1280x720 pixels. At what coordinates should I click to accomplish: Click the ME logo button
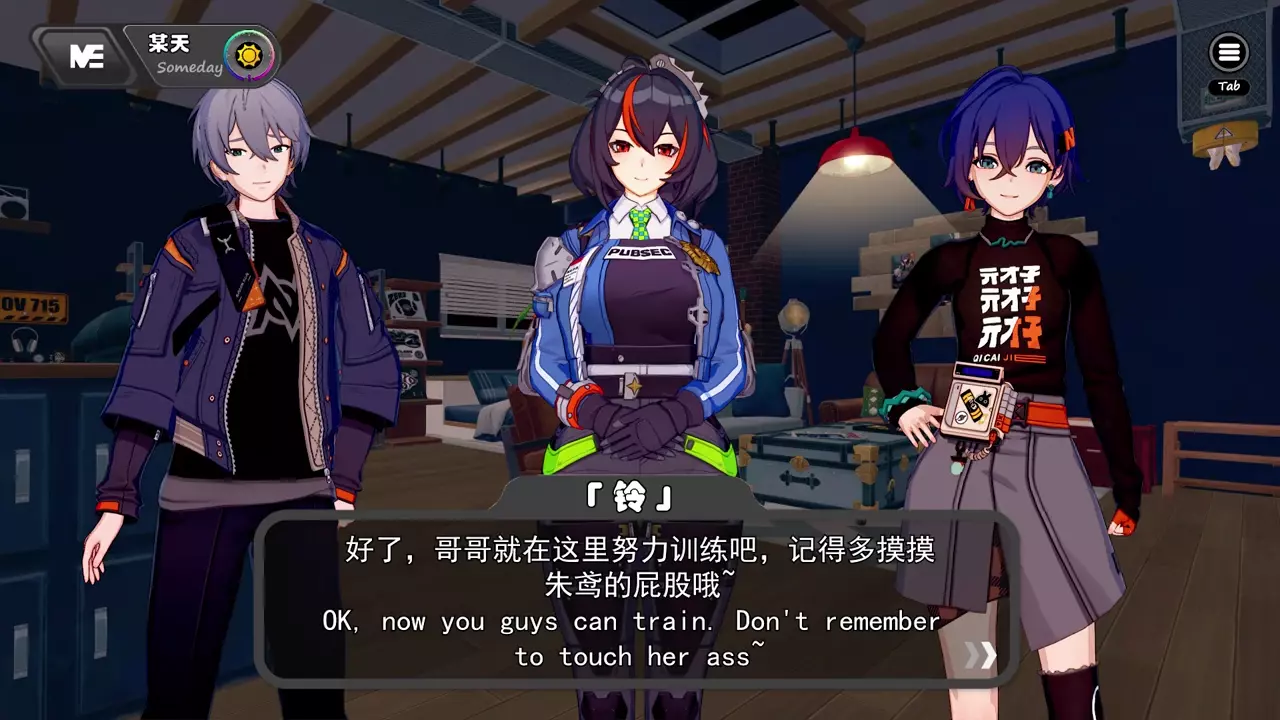pyautogui.click(x=86, y=56)
